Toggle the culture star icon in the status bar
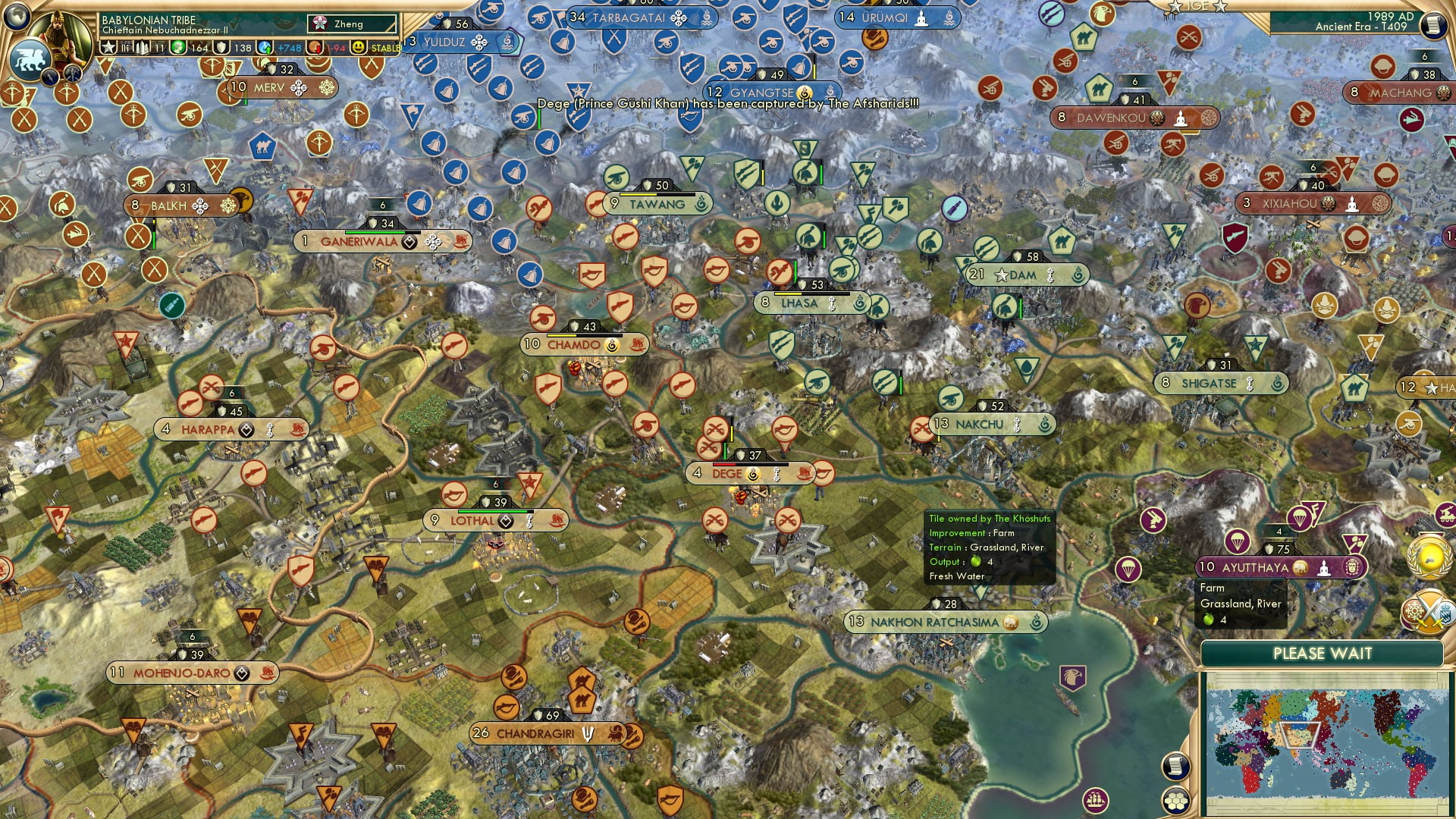The width and height of the screenshot is (1456, 819). point(108,47)
